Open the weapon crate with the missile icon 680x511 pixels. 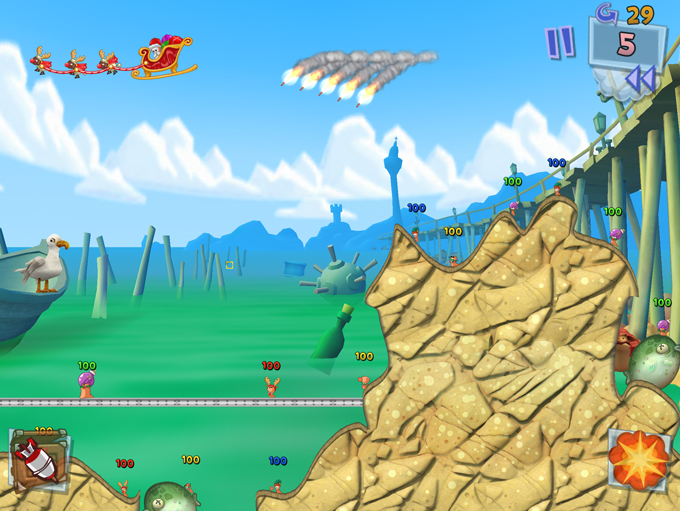click(38, 459)
